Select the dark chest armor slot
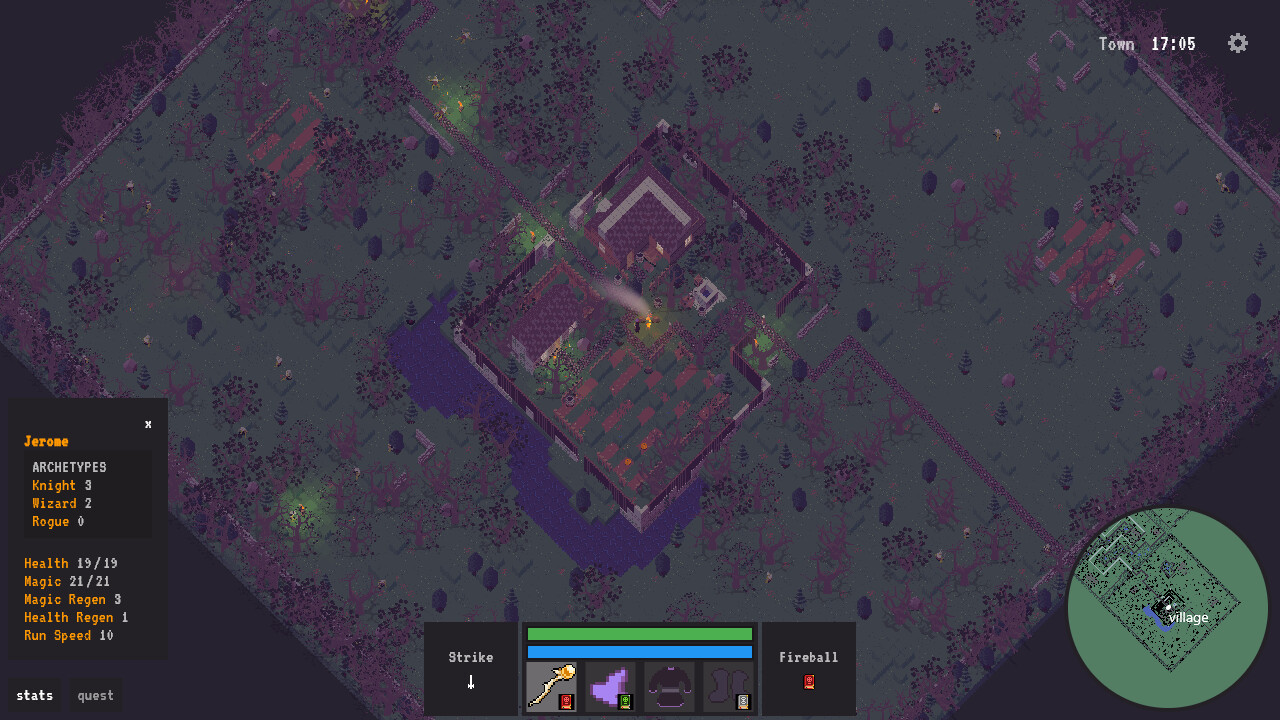 (669, 686)
